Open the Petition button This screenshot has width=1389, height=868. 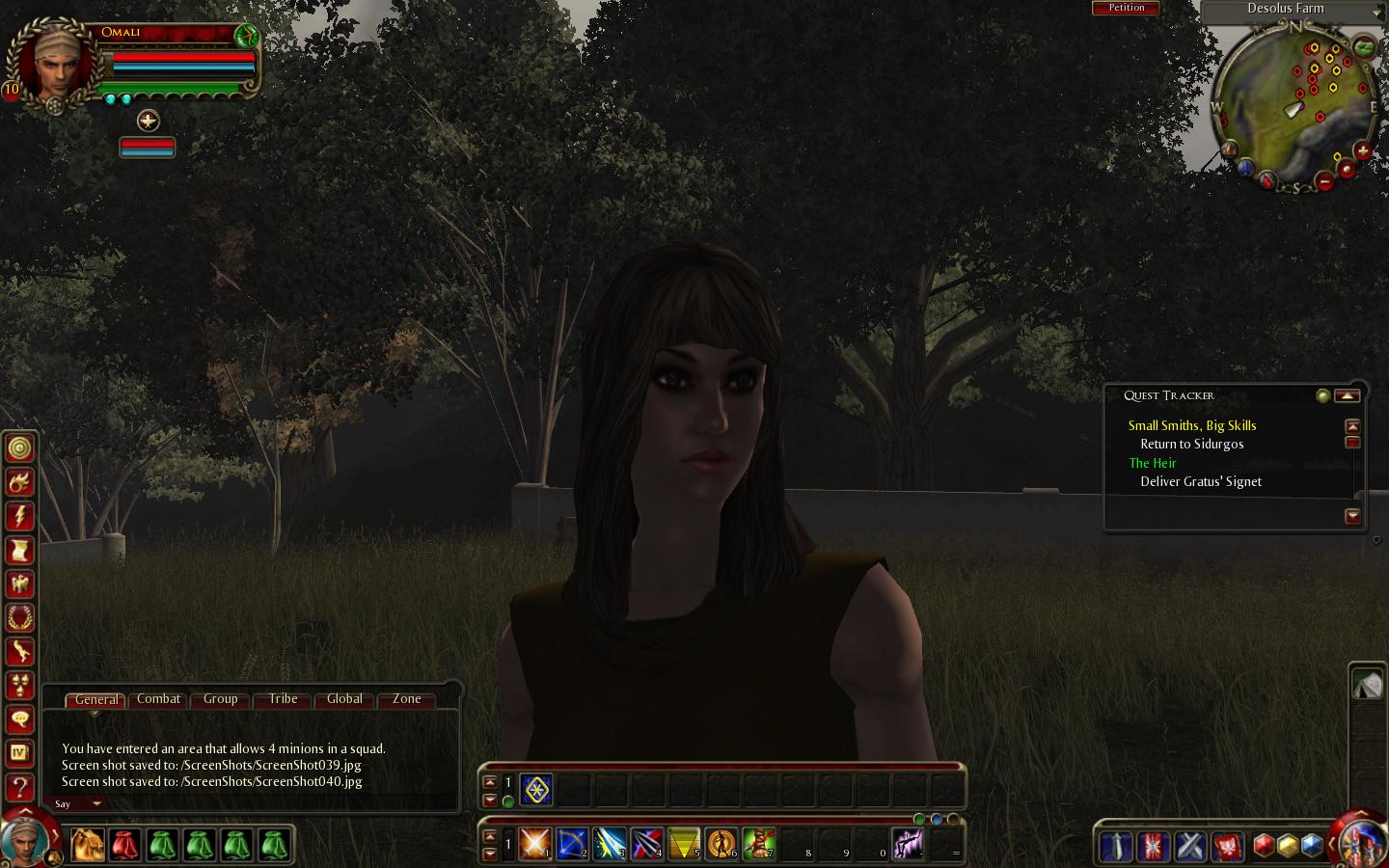click(x=1126, y=8)
